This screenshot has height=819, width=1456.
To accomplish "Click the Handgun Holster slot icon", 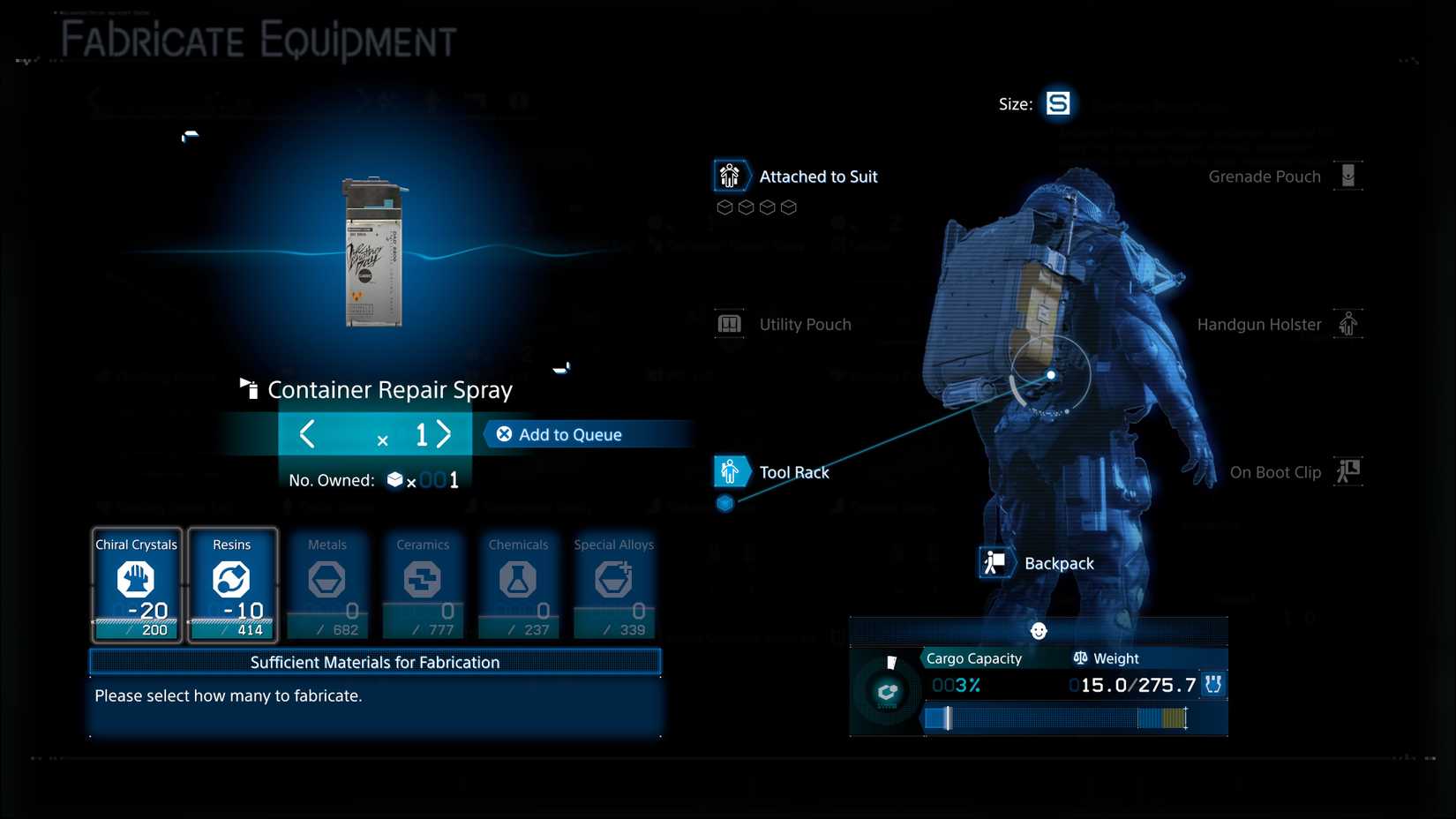I will coord(1348,324).
